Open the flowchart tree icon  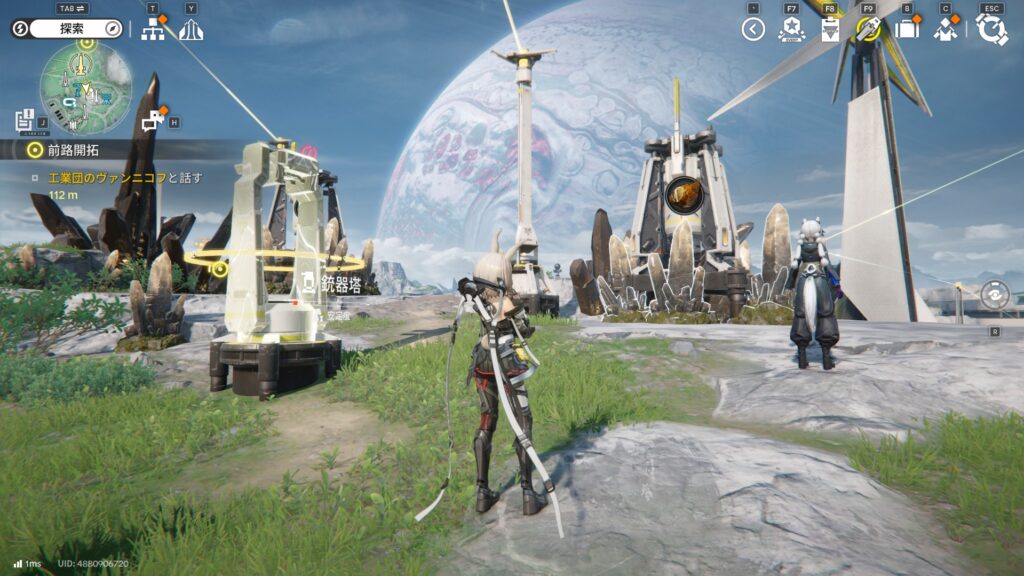(x=153, y=29)
